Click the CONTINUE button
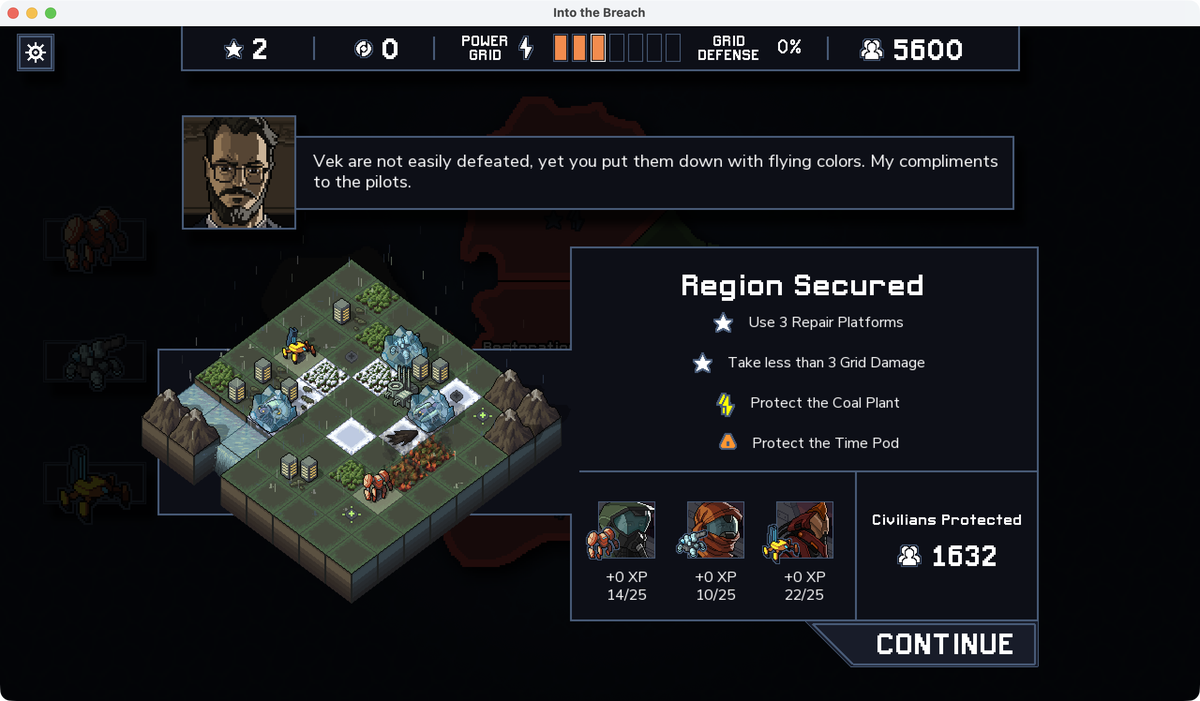 pos(943,645)
